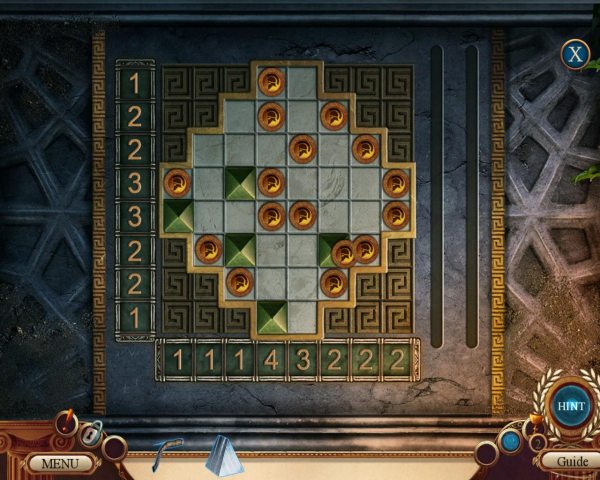Viewport: 600px width, 480px height.
Task: Use the HINT button
Action: coord(572,407)
